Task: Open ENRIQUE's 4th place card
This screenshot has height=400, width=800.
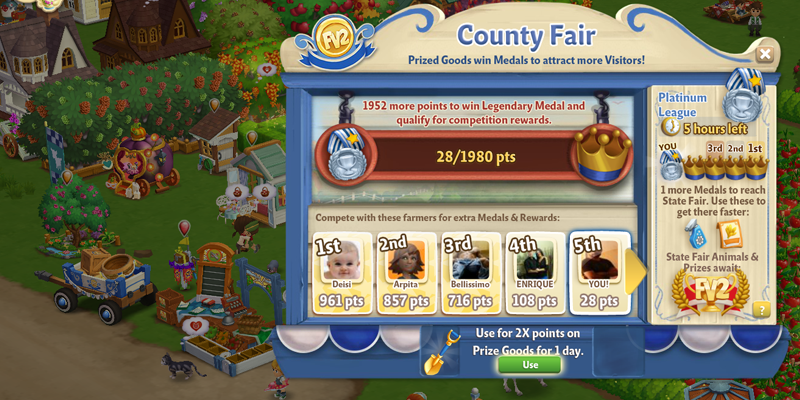Action: pyautogui.click(x=534, y=273)
